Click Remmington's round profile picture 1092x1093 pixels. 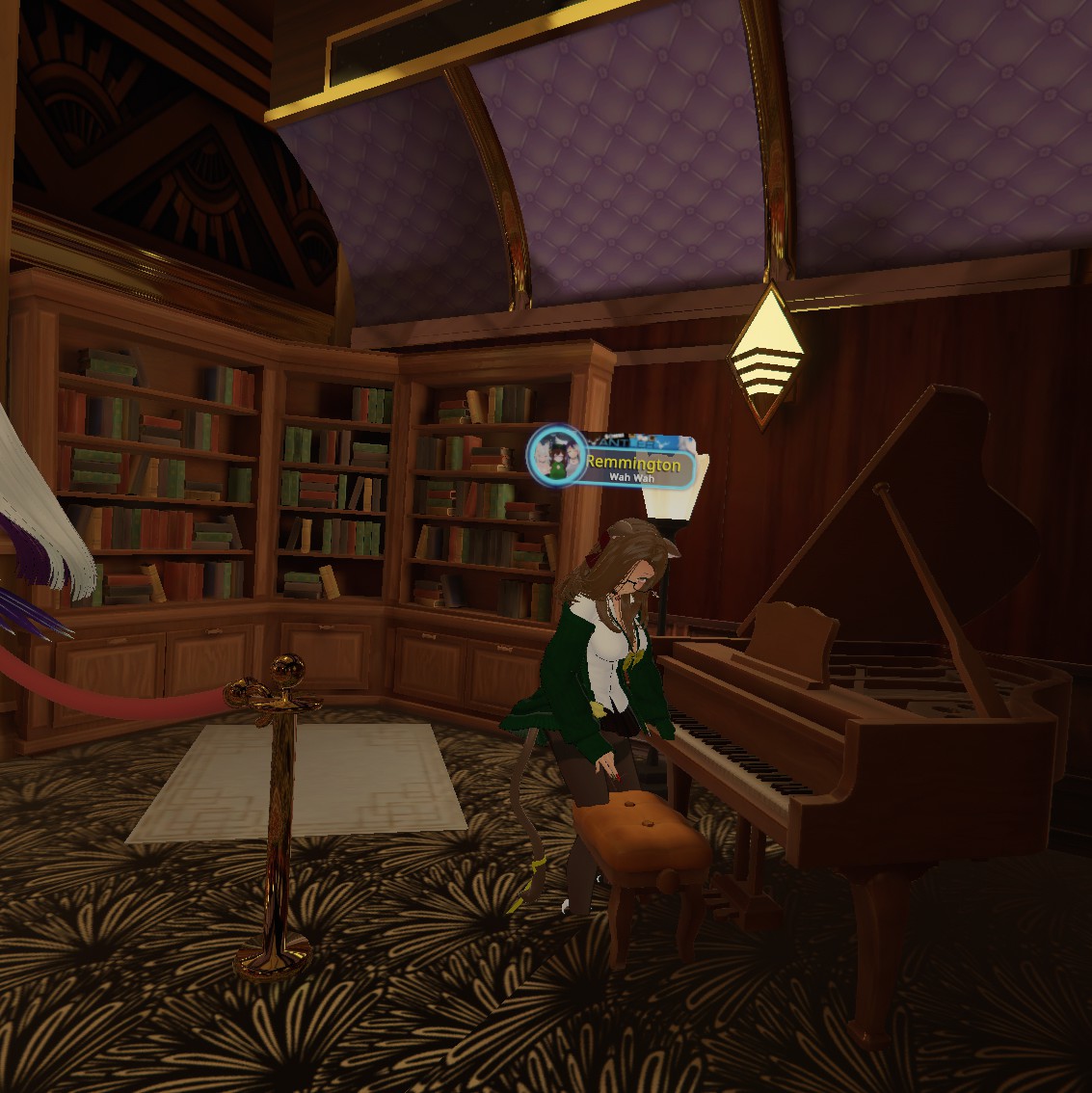(556, 452)
